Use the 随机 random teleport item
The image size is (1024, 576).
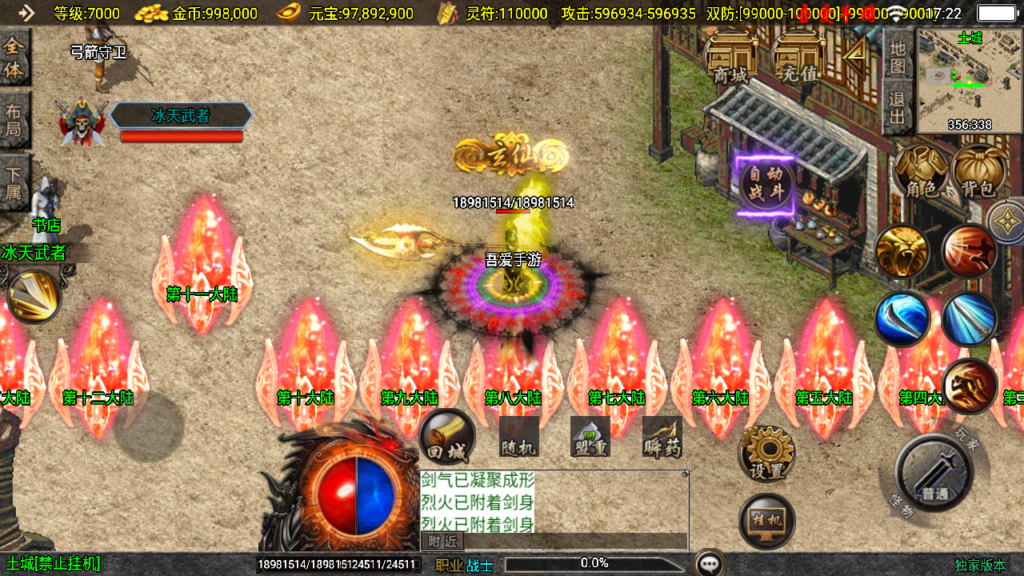(519, 437)
